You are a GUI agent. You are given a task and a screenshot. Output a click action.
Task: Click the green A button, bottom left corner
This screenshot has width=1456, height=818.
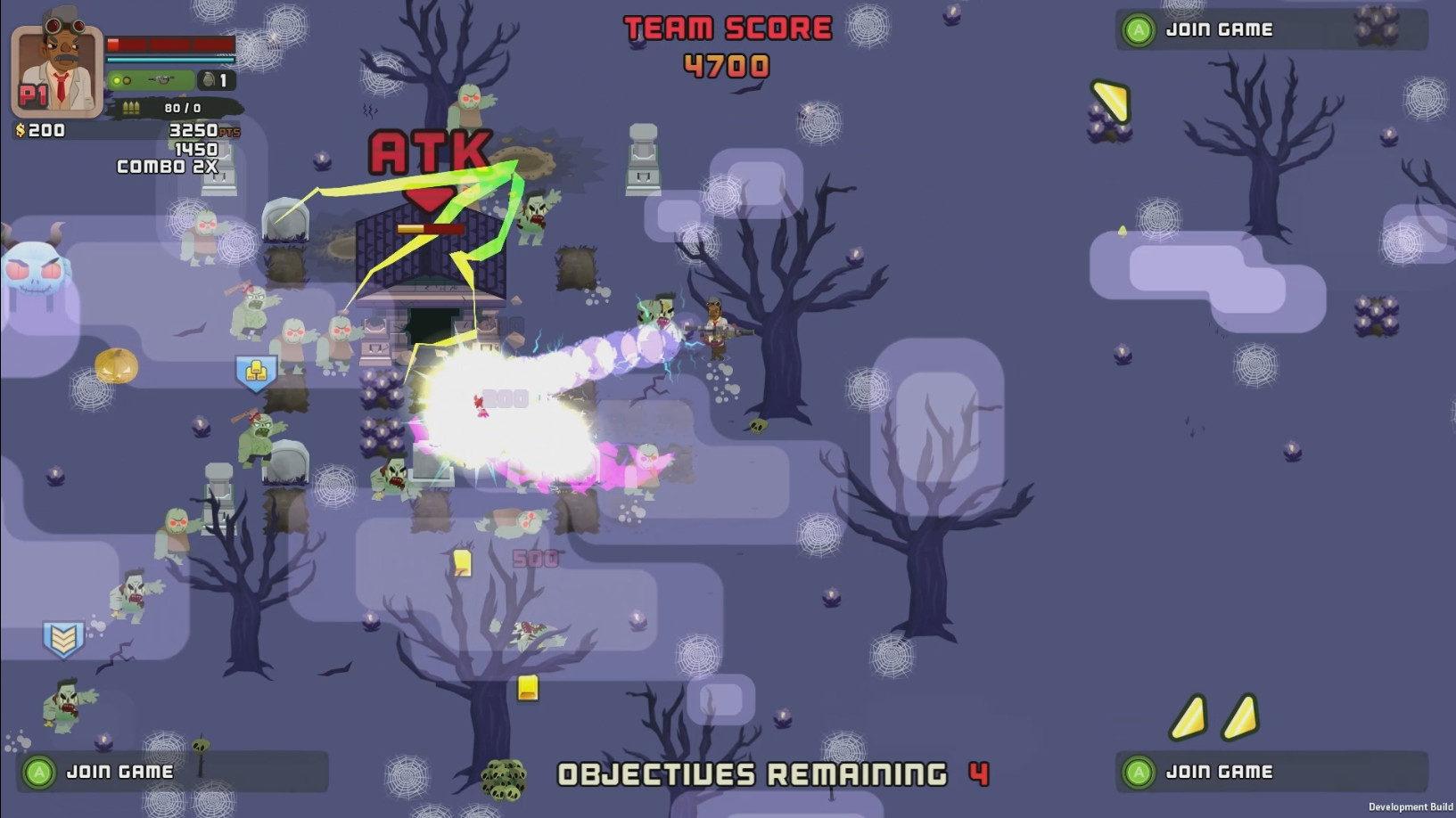pyautogui.click(x=41, y=772)
